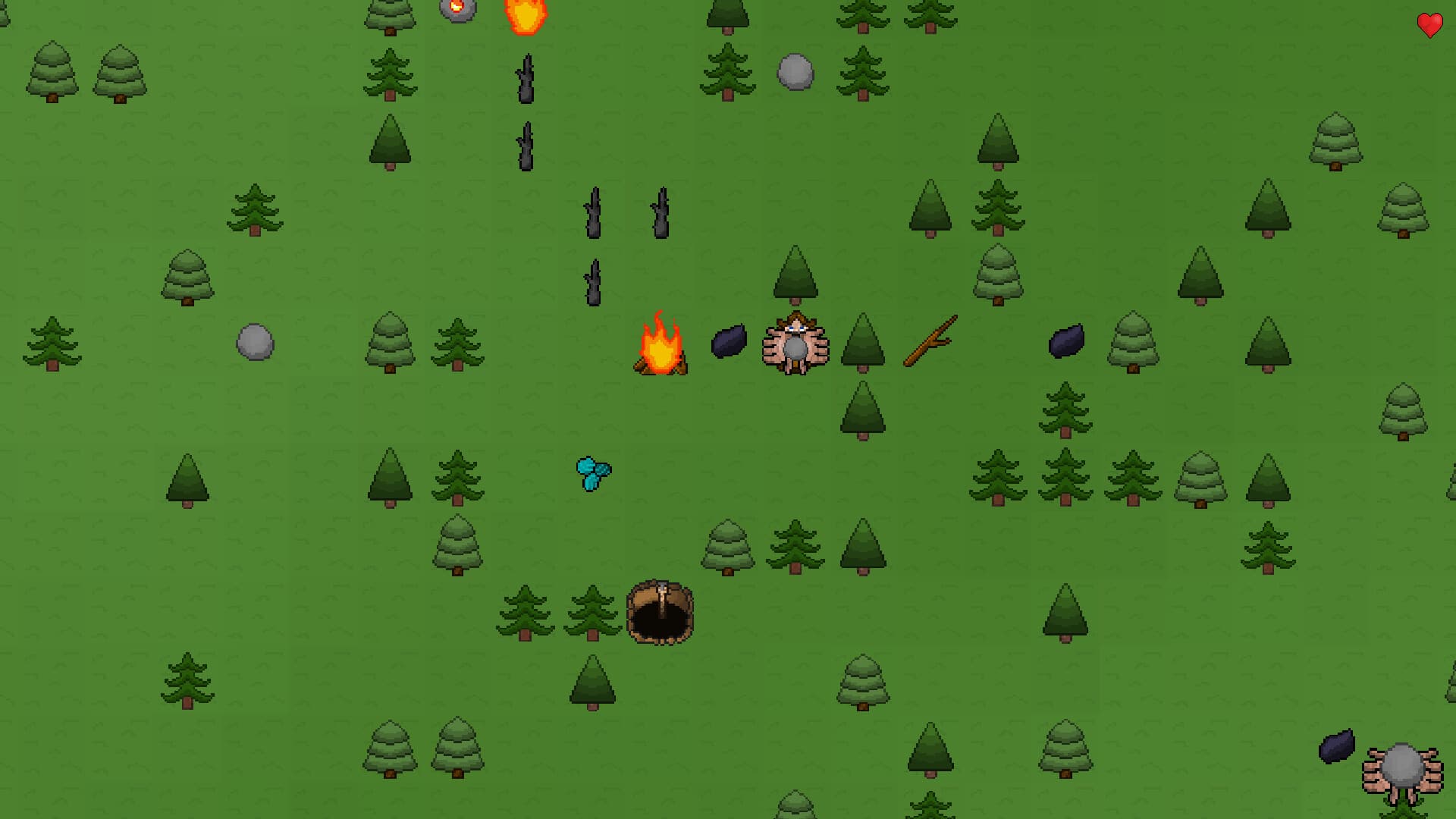Screen dimensions: 1456x819
Task: Select the gray boulder near the left trees
Action: click(255, 342)
